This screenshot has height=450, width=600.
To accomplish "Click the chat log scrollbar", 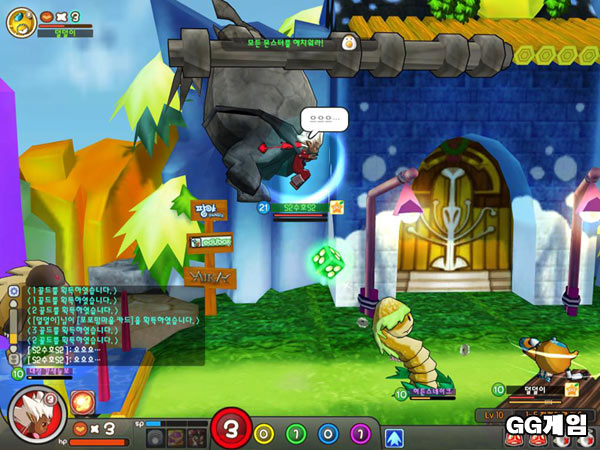I will coord(14,330).
